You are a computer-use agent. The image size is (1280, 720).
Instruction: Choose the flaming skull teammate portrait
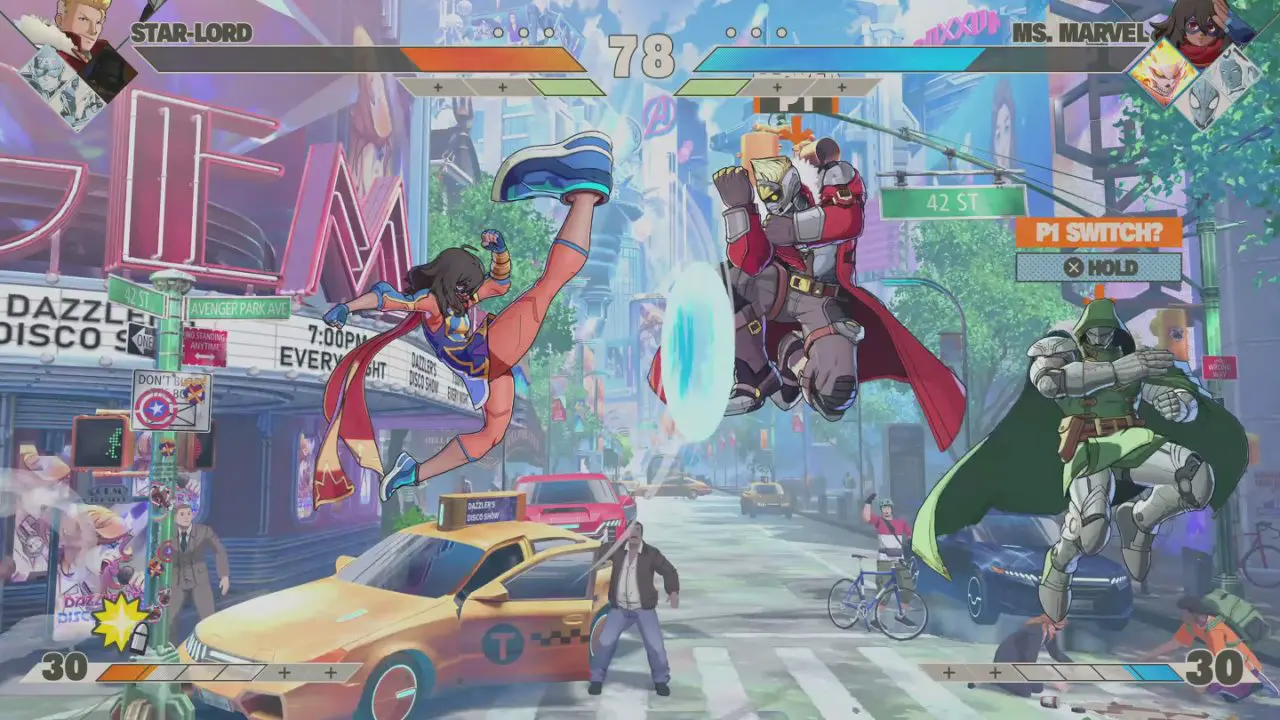1160,70
